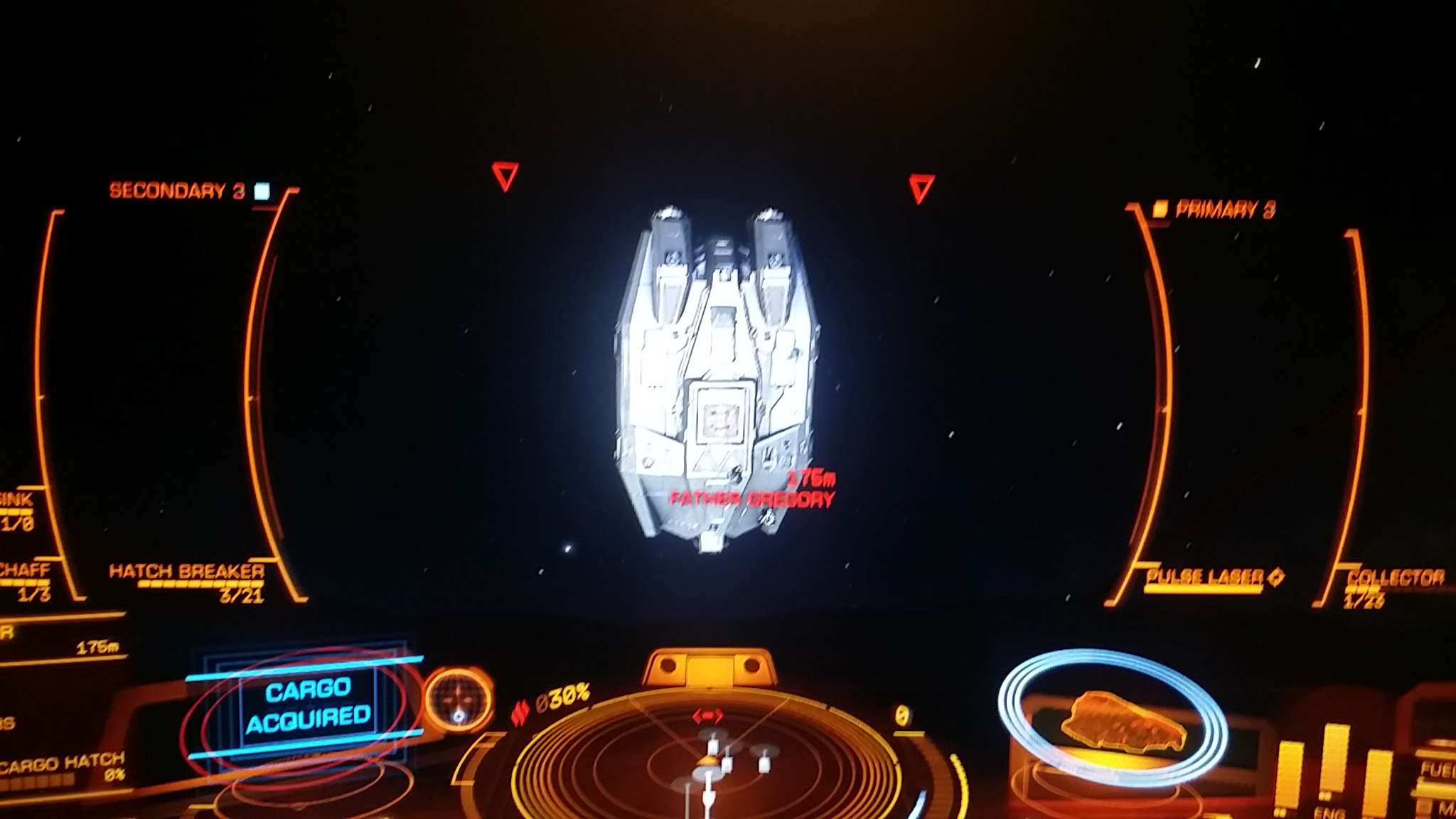Viewport: 1456px width, 819px height.
Task: Choose the Pulse Laser weapon entry
Action: coord(1206,577)
